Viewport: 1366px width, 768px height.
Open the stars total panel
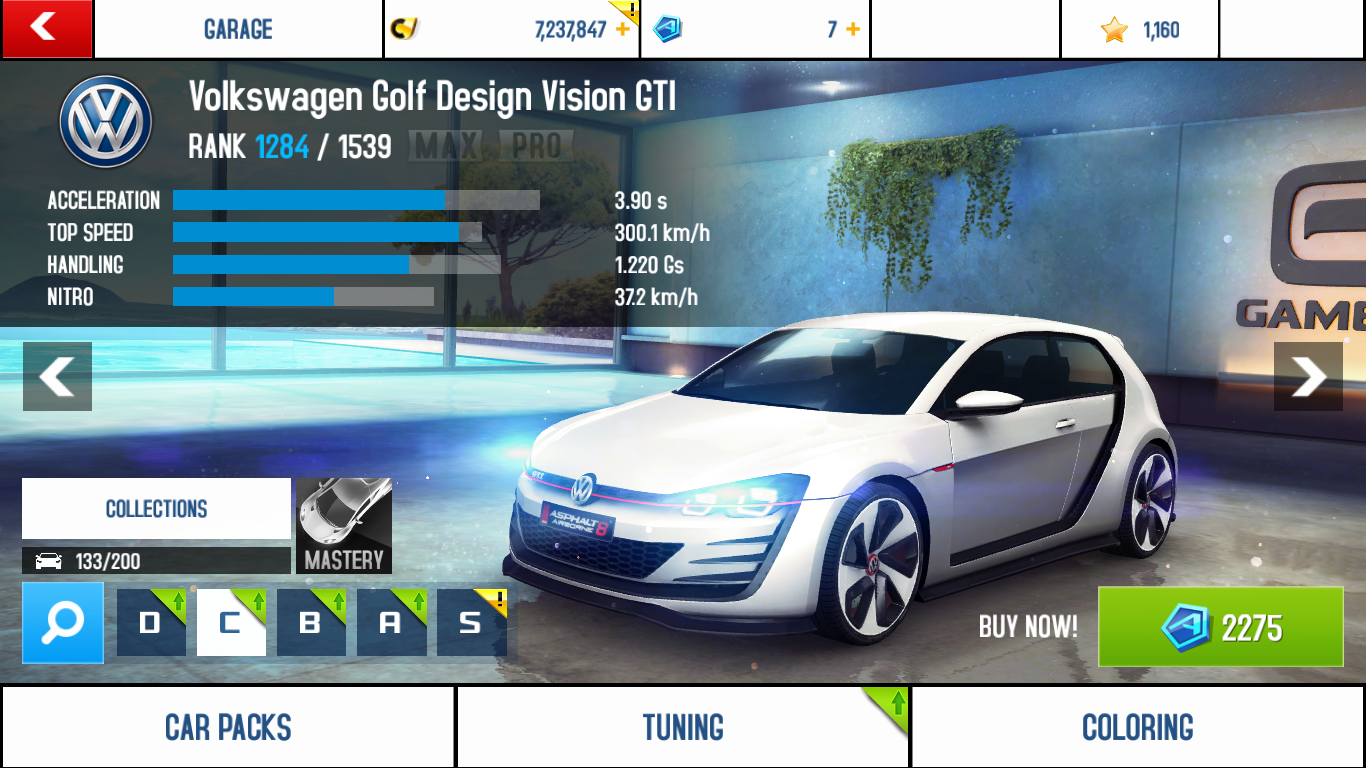pos(1139,30)
